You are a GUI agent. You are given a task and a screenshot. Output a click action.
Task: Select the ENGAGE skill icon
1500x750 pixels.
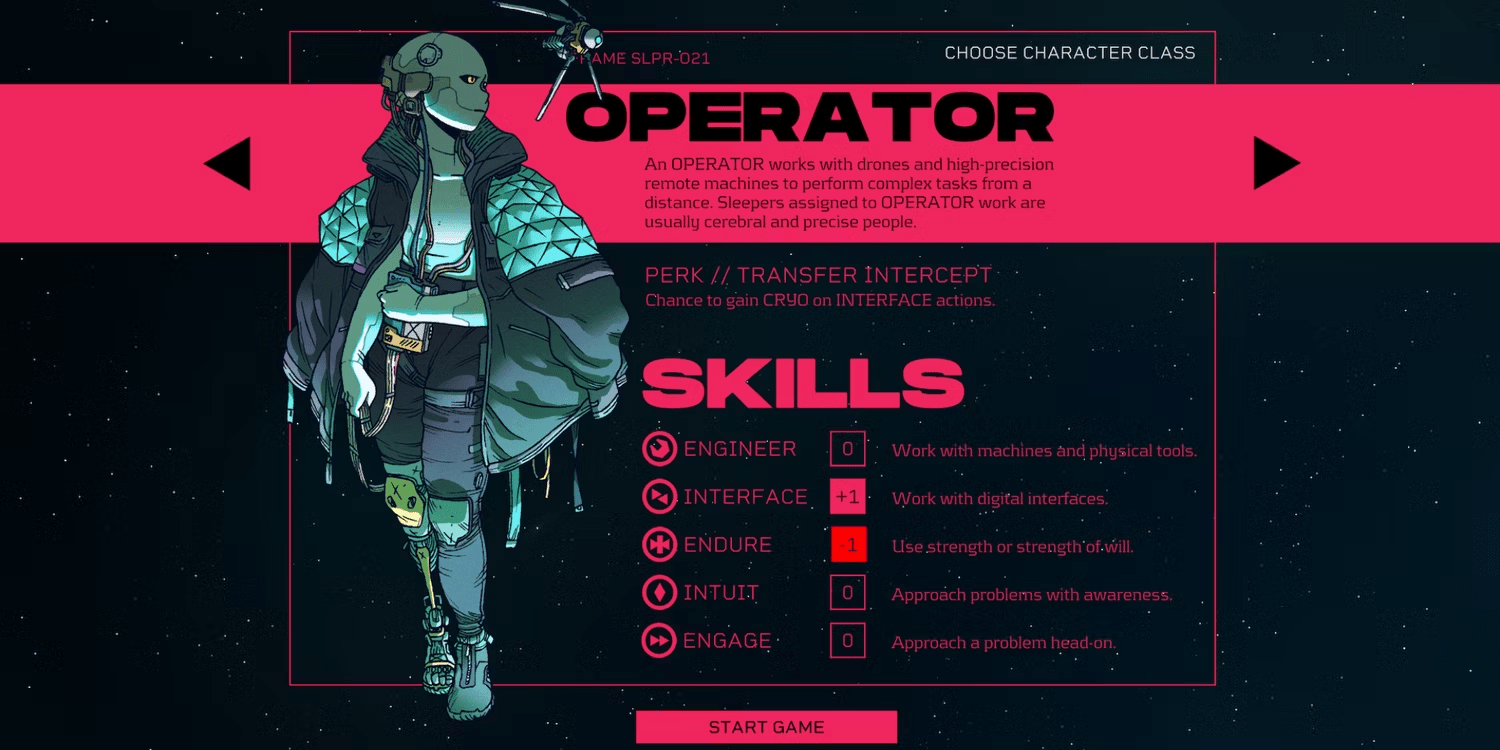(x=659, y=641)
